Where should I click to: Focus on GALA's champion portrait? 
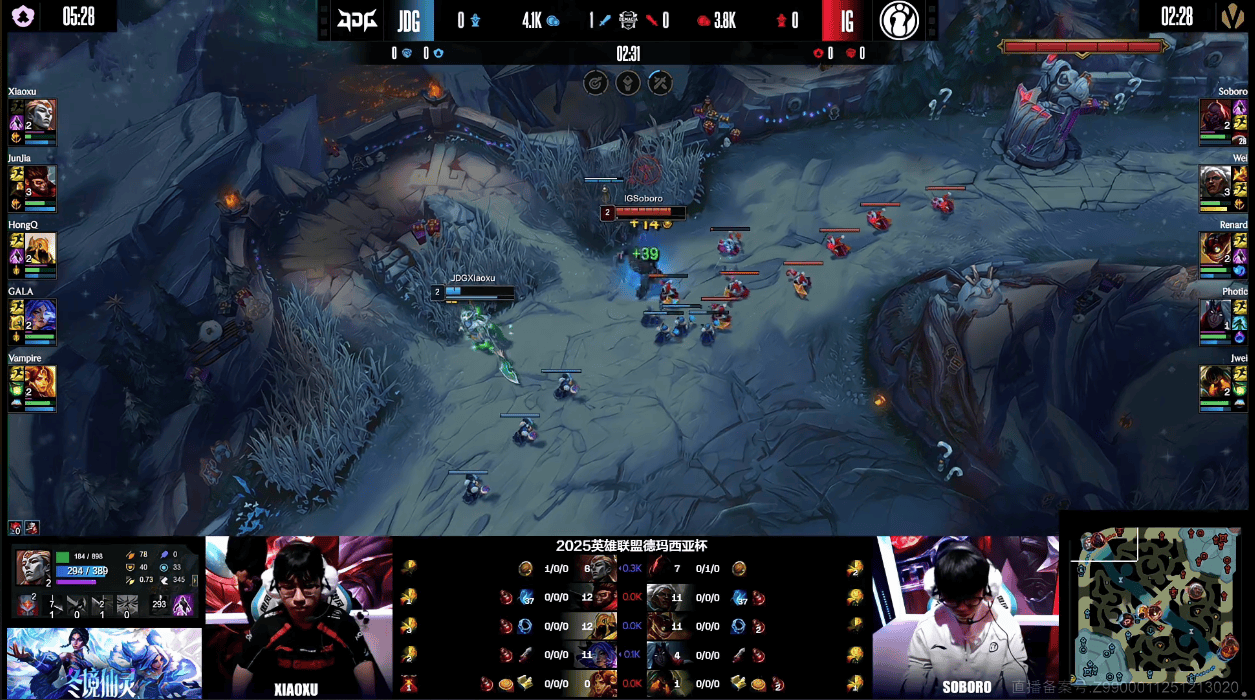[x=40, y=315]
